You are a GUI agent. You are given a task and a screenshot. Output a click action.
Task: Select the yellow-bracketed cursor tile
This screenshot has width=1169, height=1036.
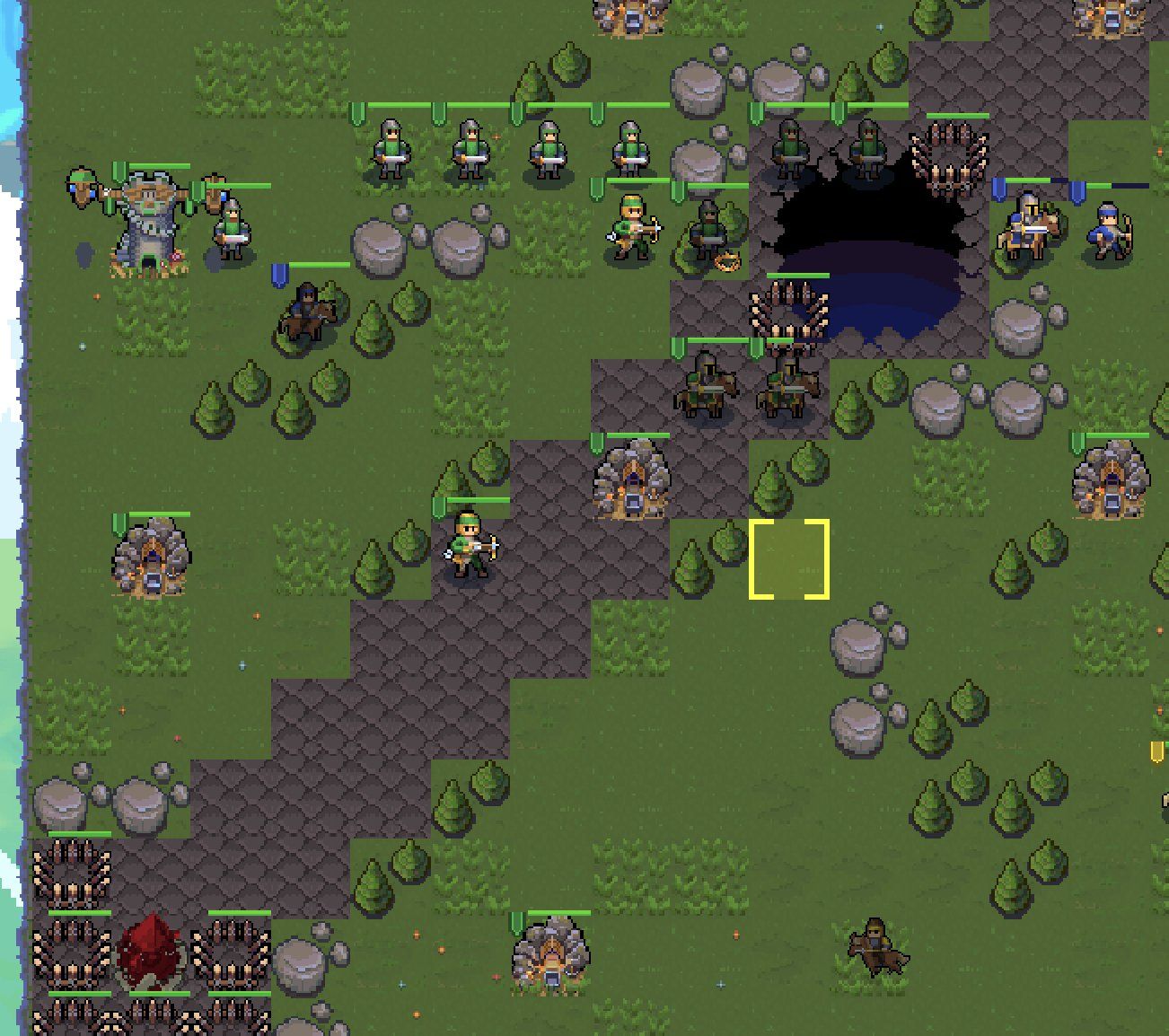789,558
